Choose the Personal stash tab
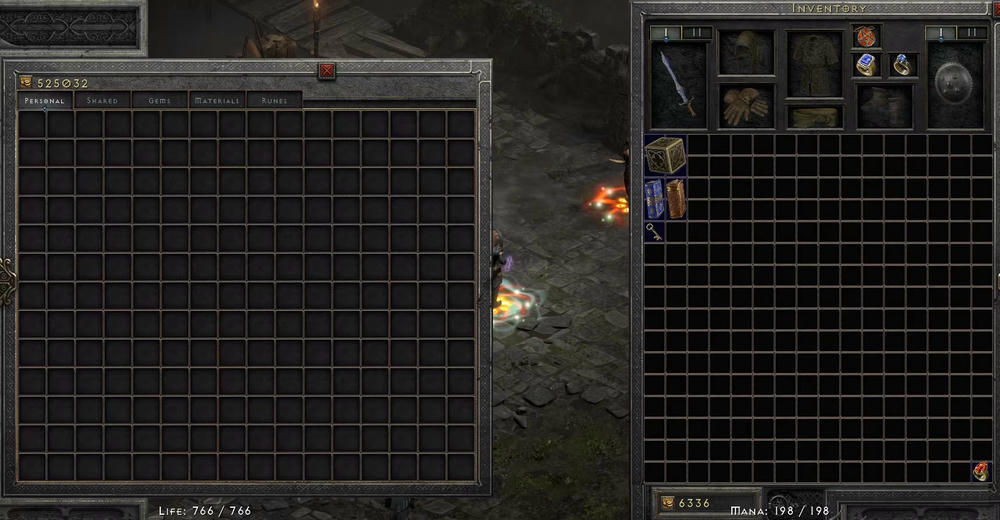Screen dimensions: 1000x520 pos(45,101)
